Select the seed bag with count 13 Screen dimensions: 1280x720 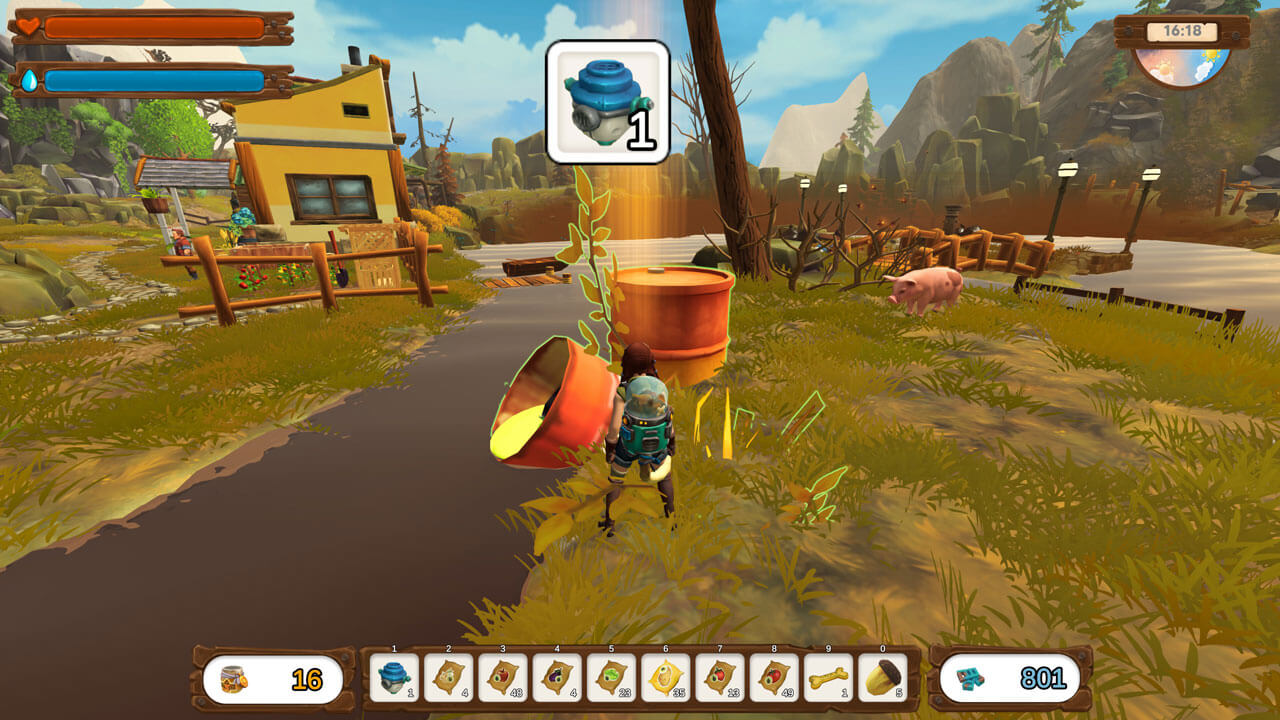(720, 678)
